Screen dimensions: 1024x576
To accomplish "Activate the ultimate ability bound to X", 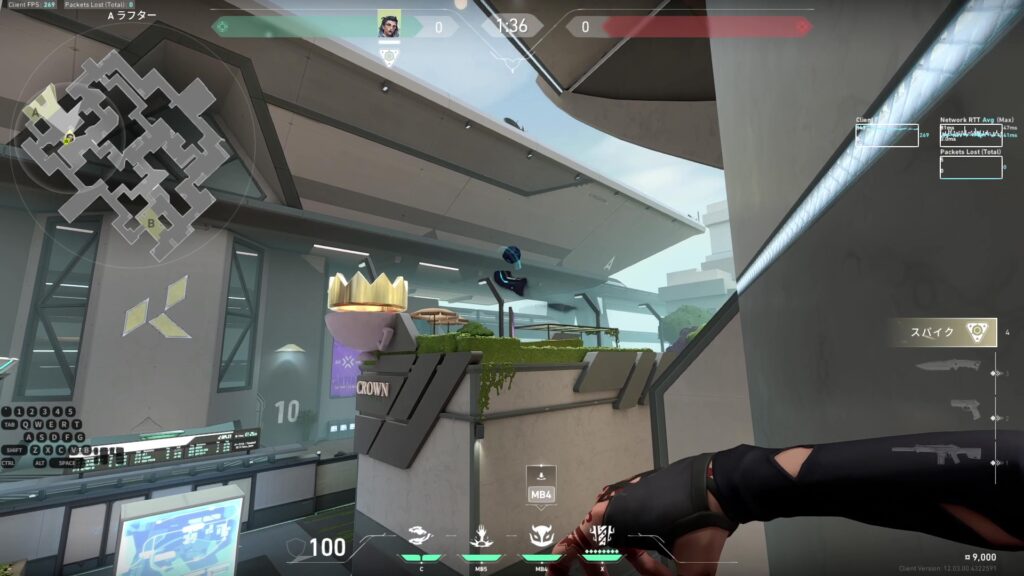I will pyautogui.click(x=602, y=536).
